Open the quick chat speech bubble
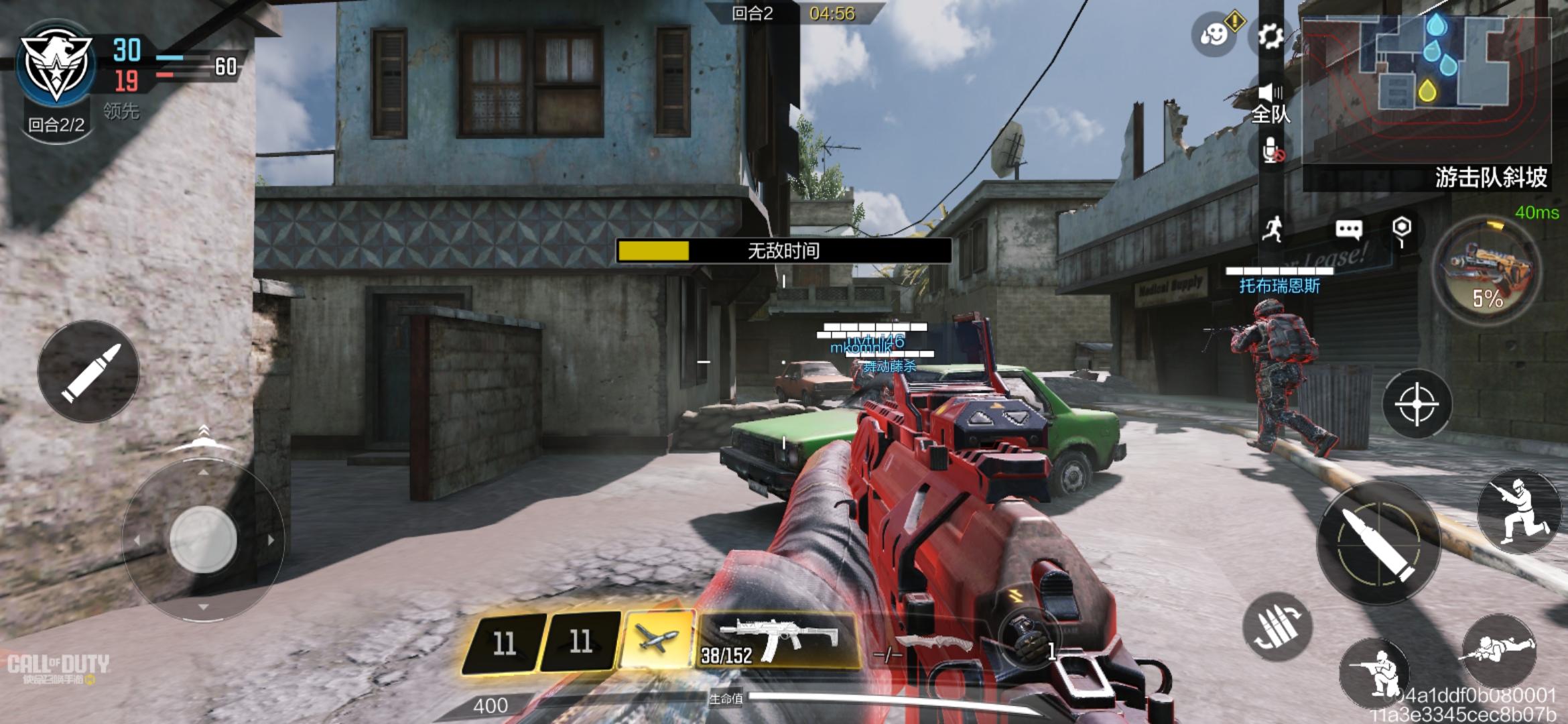1568x724 pixels. [1348, 230]
